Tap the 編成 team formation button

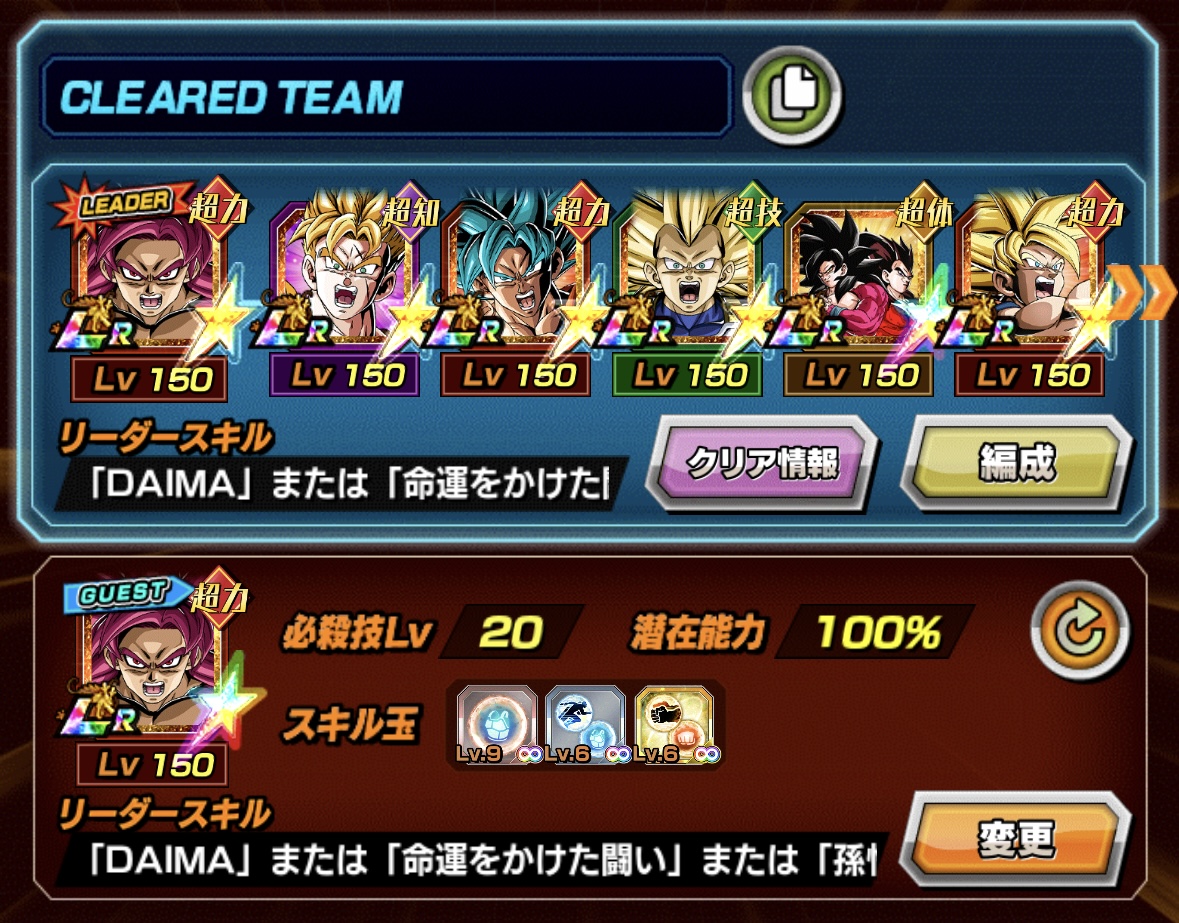click(1016, 463)
